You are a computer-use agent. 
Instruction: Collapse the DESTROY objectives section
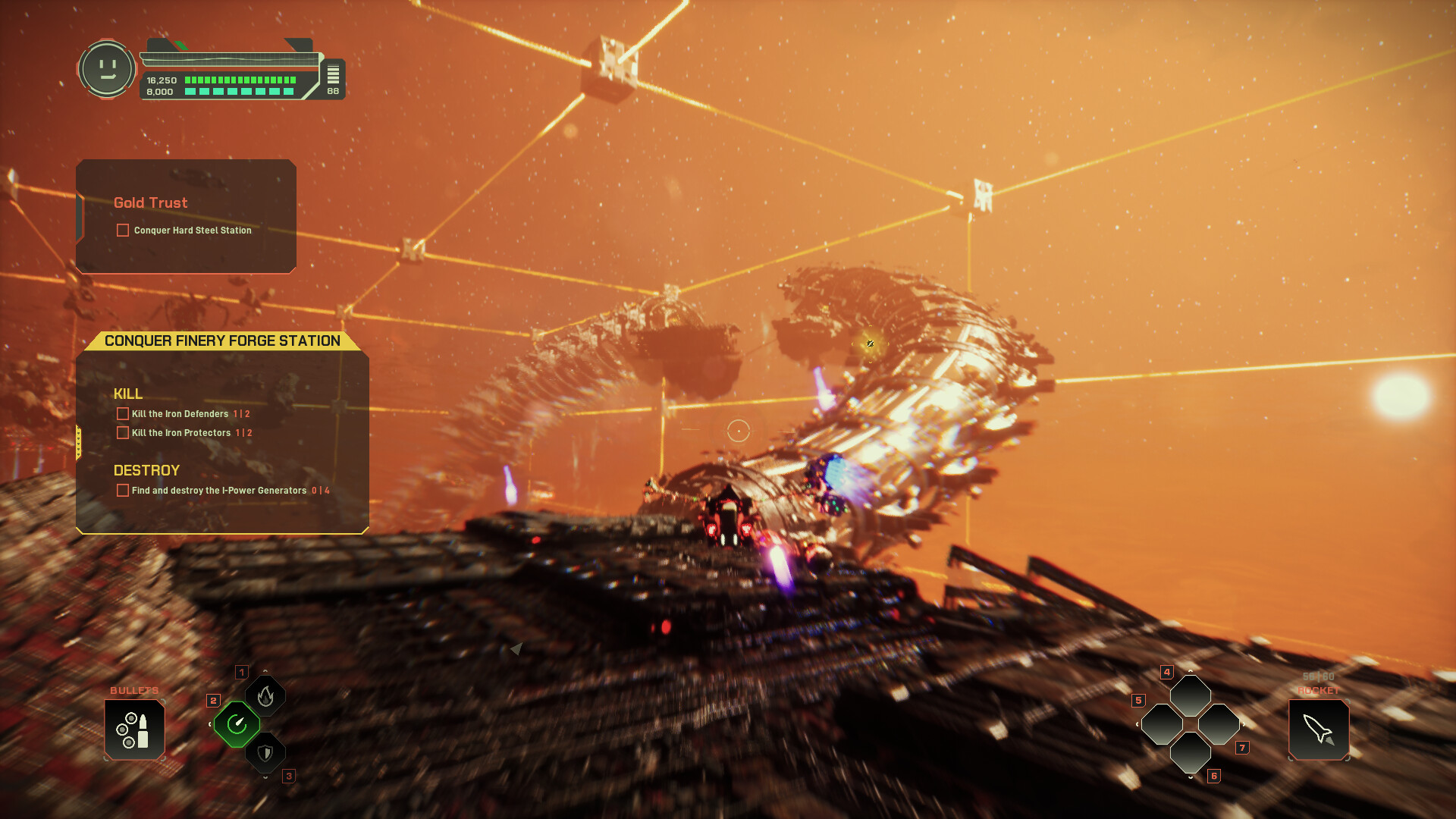tap(146, 470)
